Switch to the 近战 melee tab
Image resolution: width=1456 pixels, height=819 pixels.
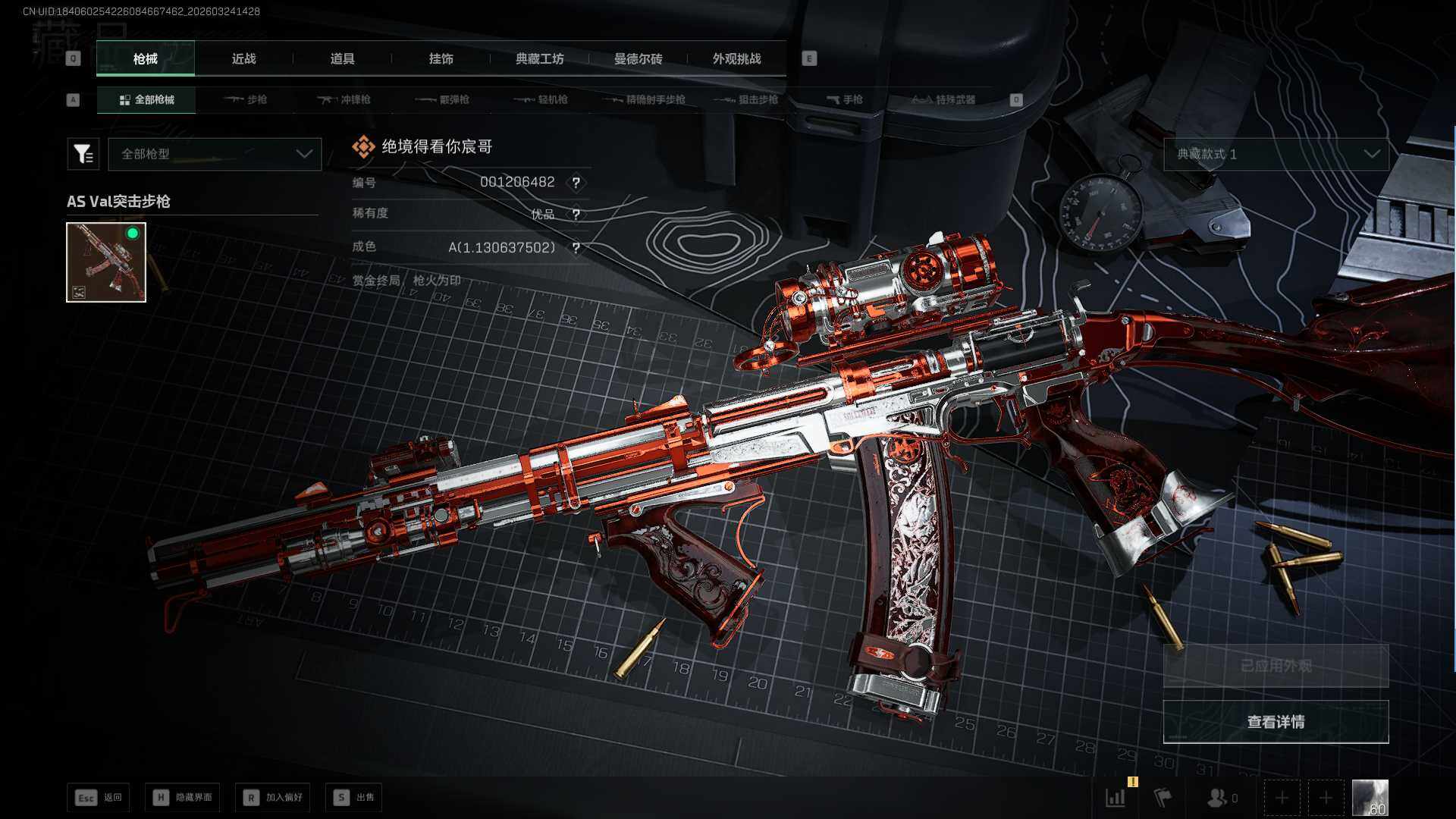pyautogui.click(x=243, y=59)
